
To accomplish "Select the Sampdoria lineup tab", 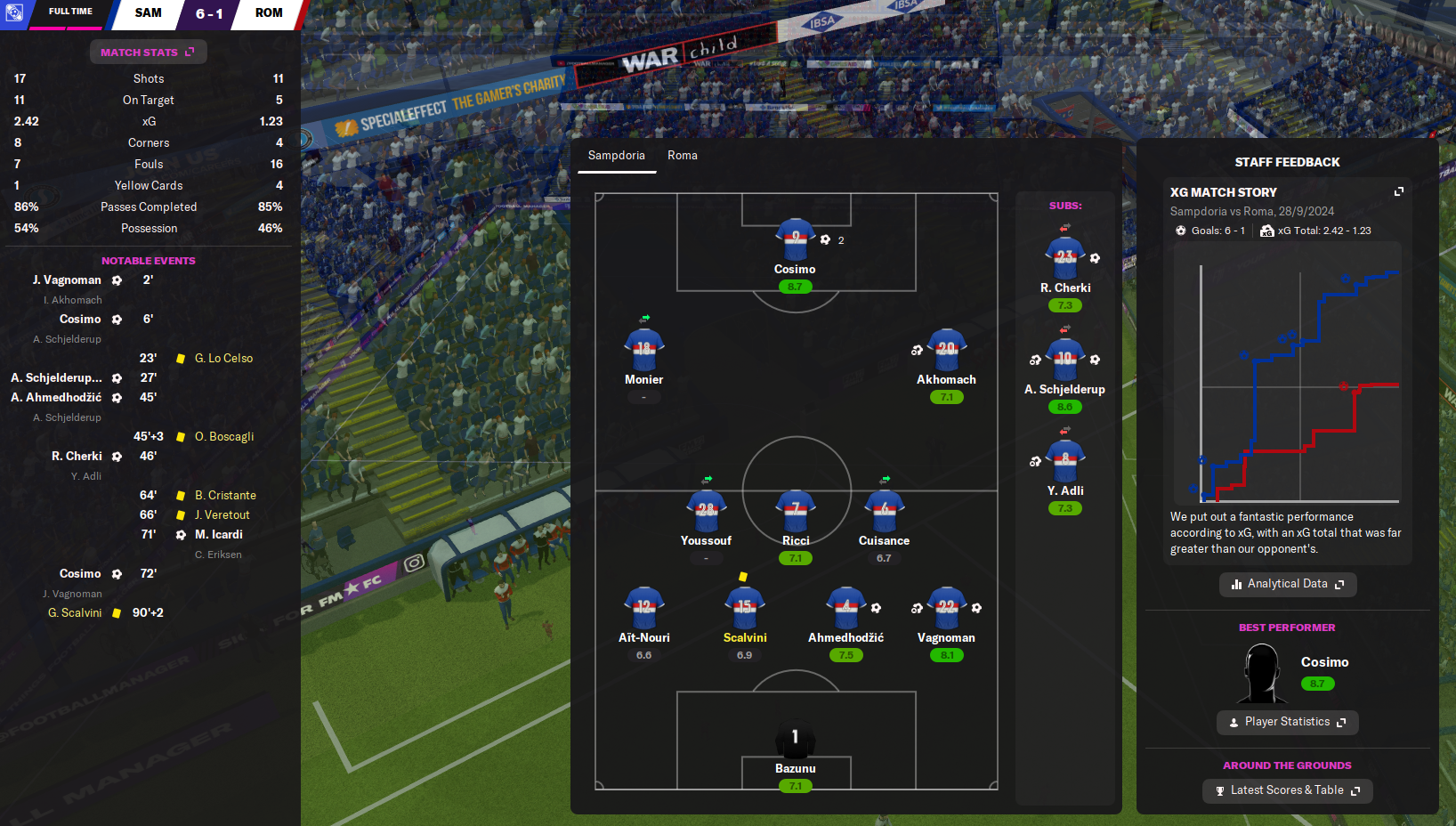I will pyautogui.click(x=616, y=156).
